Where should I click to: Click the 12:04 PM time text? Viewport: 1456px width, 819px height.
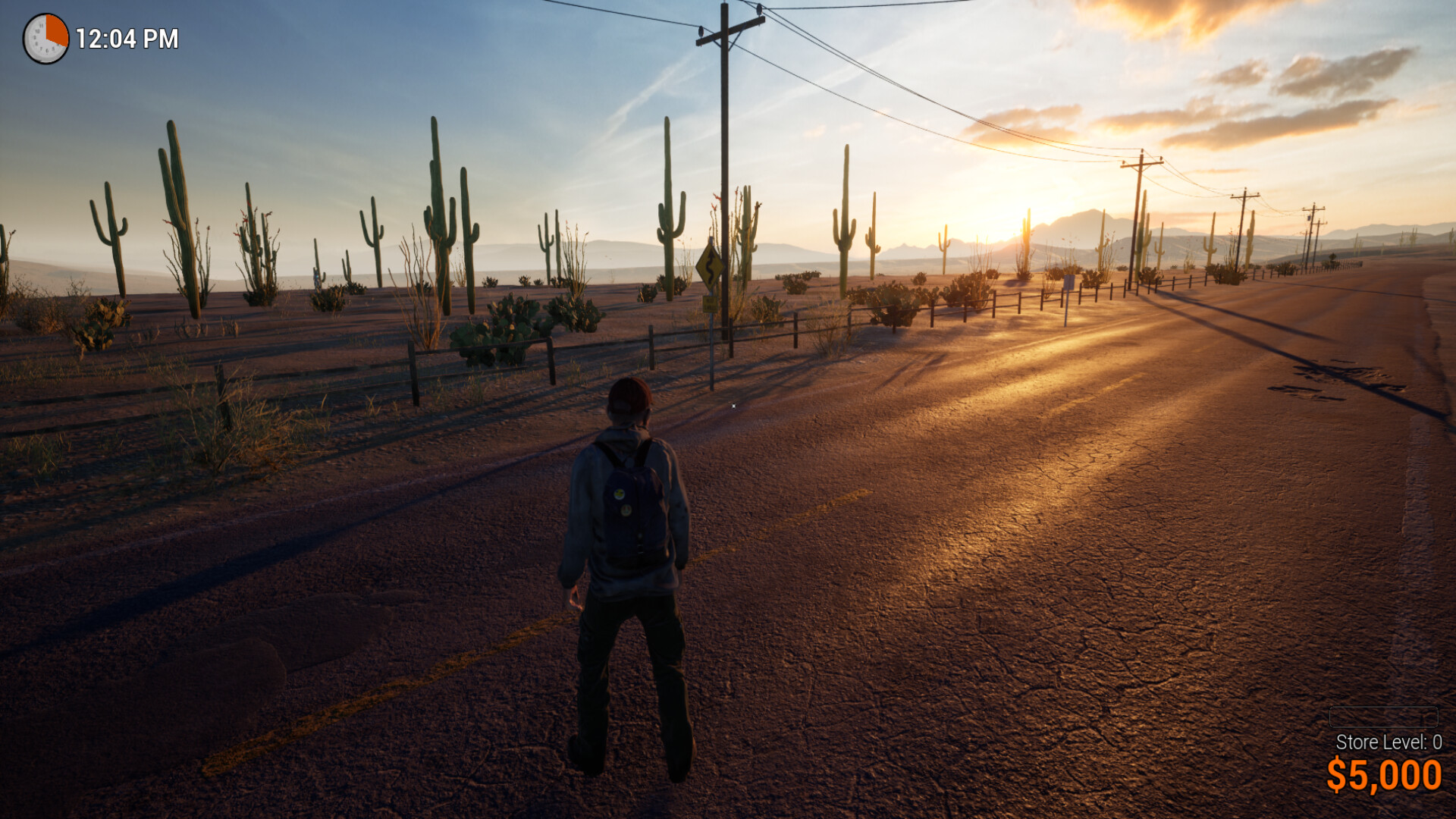click(126, 37)
